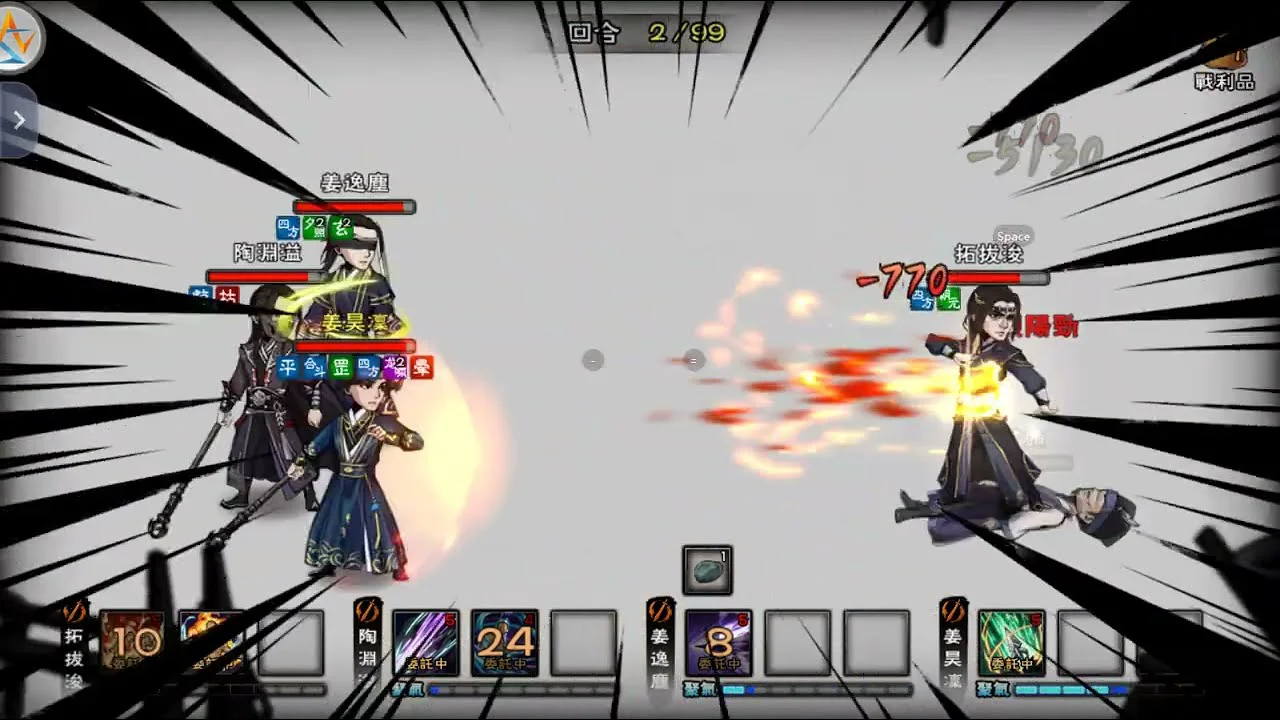Activate 陶淵溢's purple slash skill
Screen dimensions: 1280x720
click(x=426, y=642)
